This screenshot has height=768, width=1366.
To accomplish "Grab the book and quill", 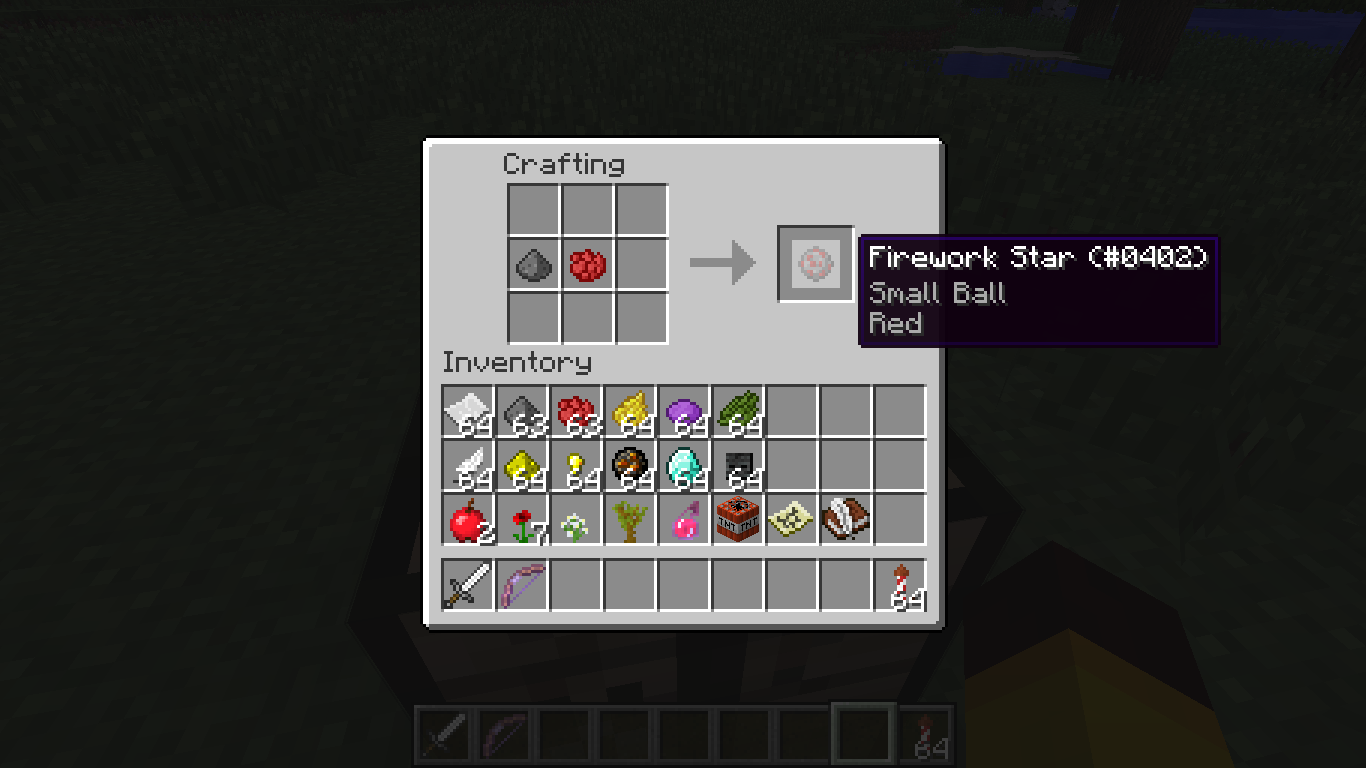I will coord(845,518).
